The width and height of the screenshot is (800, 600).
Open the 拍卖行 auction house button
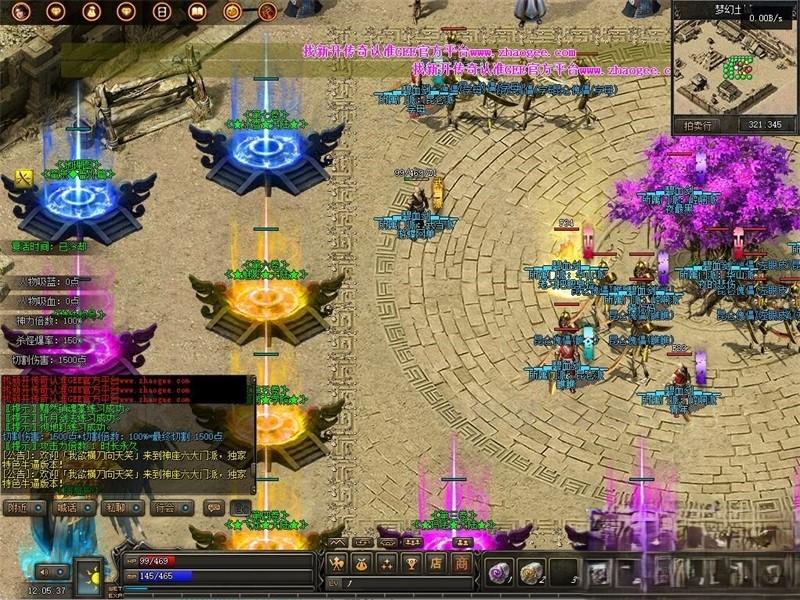coord(698,125)
